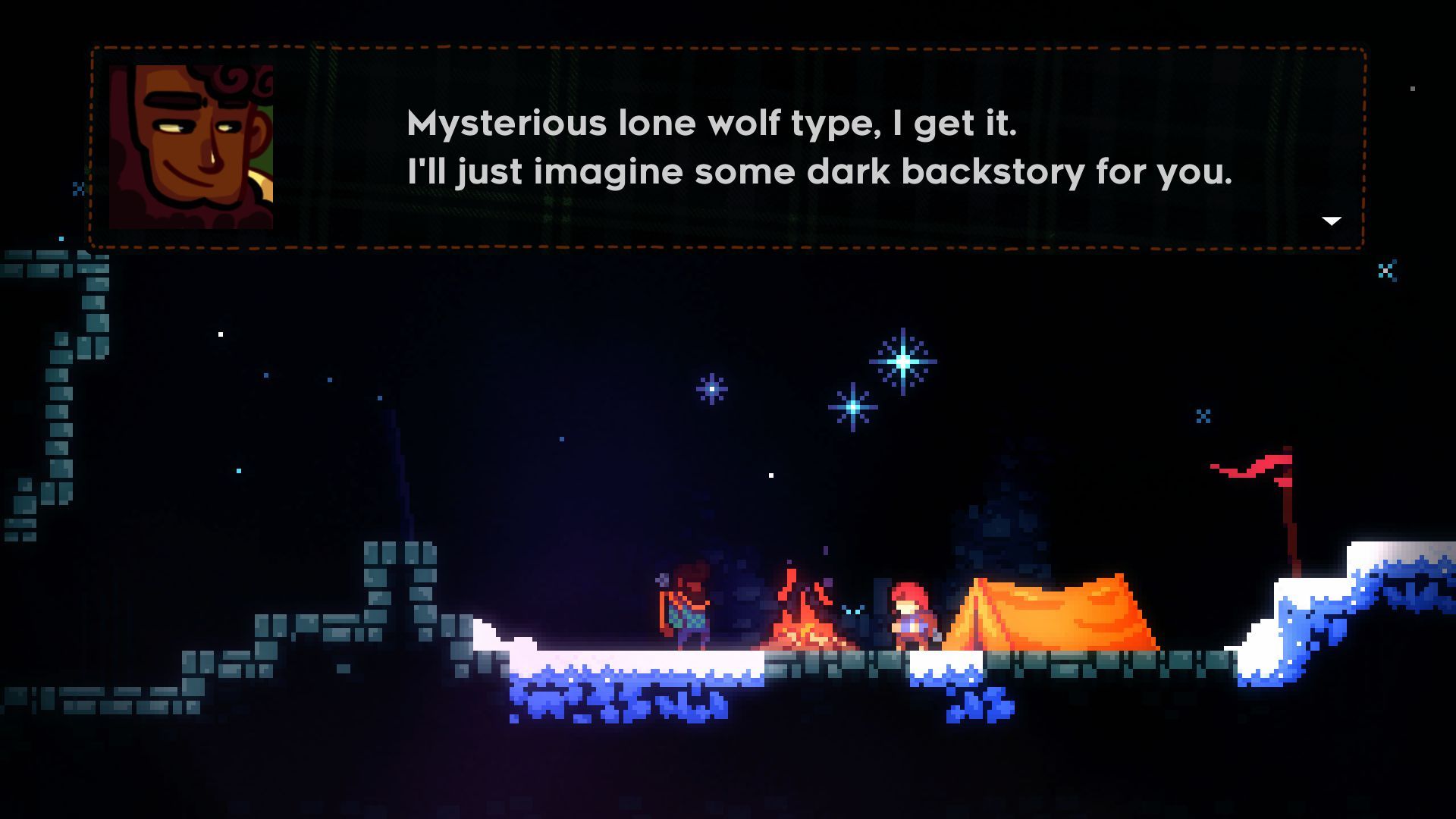Click the downward triangle inside the text box
The image size is (1456, 819).
point(1332,221)
